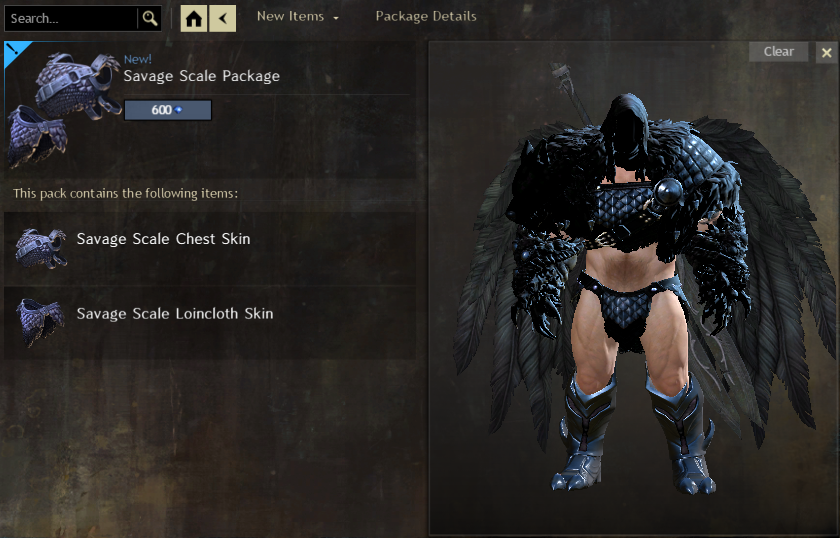Switch to Package Details tab
This screenshot has width=840, height=538.
pos(425,17)
